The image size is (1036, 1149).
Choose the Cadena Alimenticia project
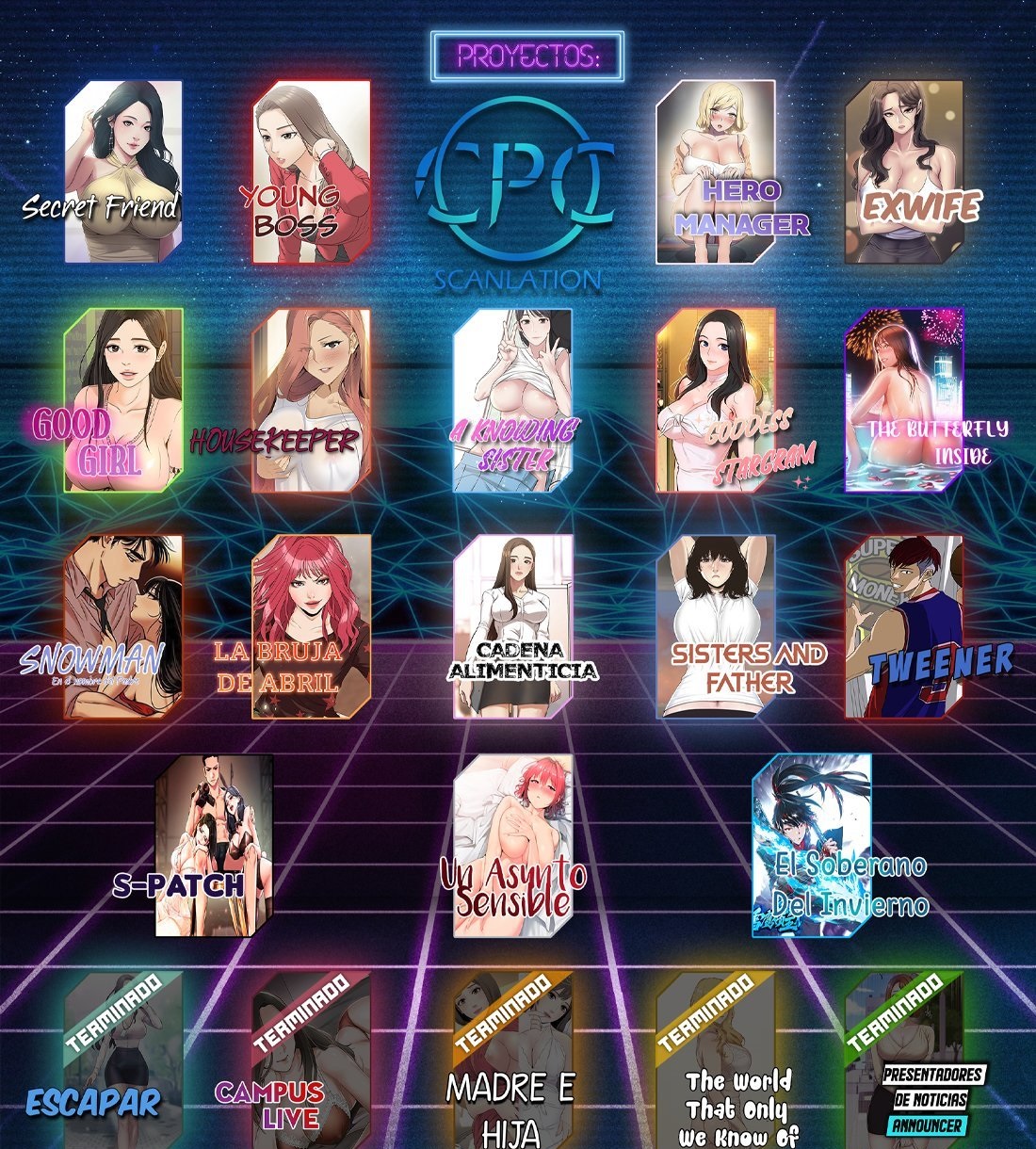(x=513, y=627)
